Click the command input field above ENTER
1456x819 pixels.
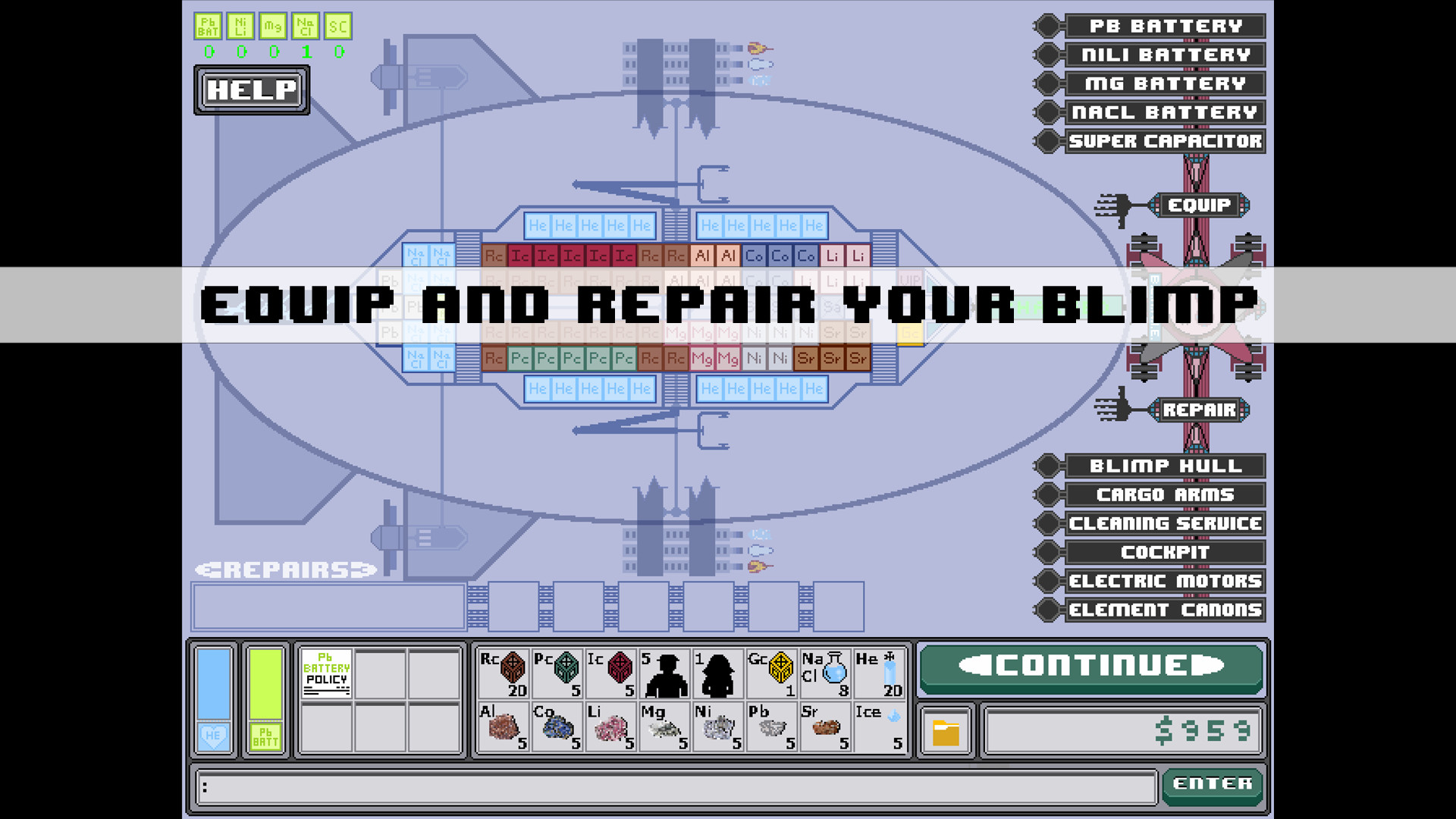[x=675, y=786]
